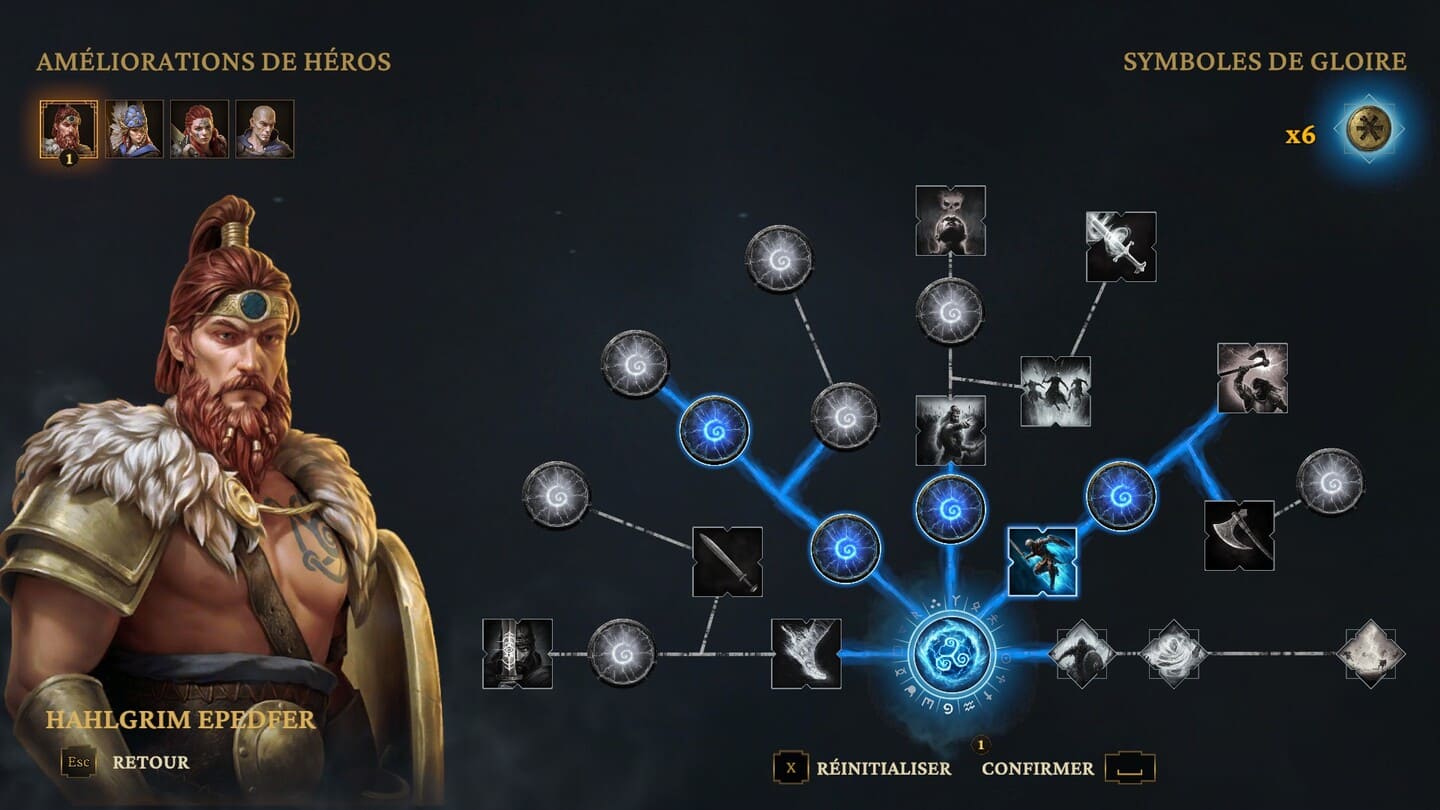1440x810 pixels.
Task: Select the blue leaping warrior skill node
Action: [1042, 562]
